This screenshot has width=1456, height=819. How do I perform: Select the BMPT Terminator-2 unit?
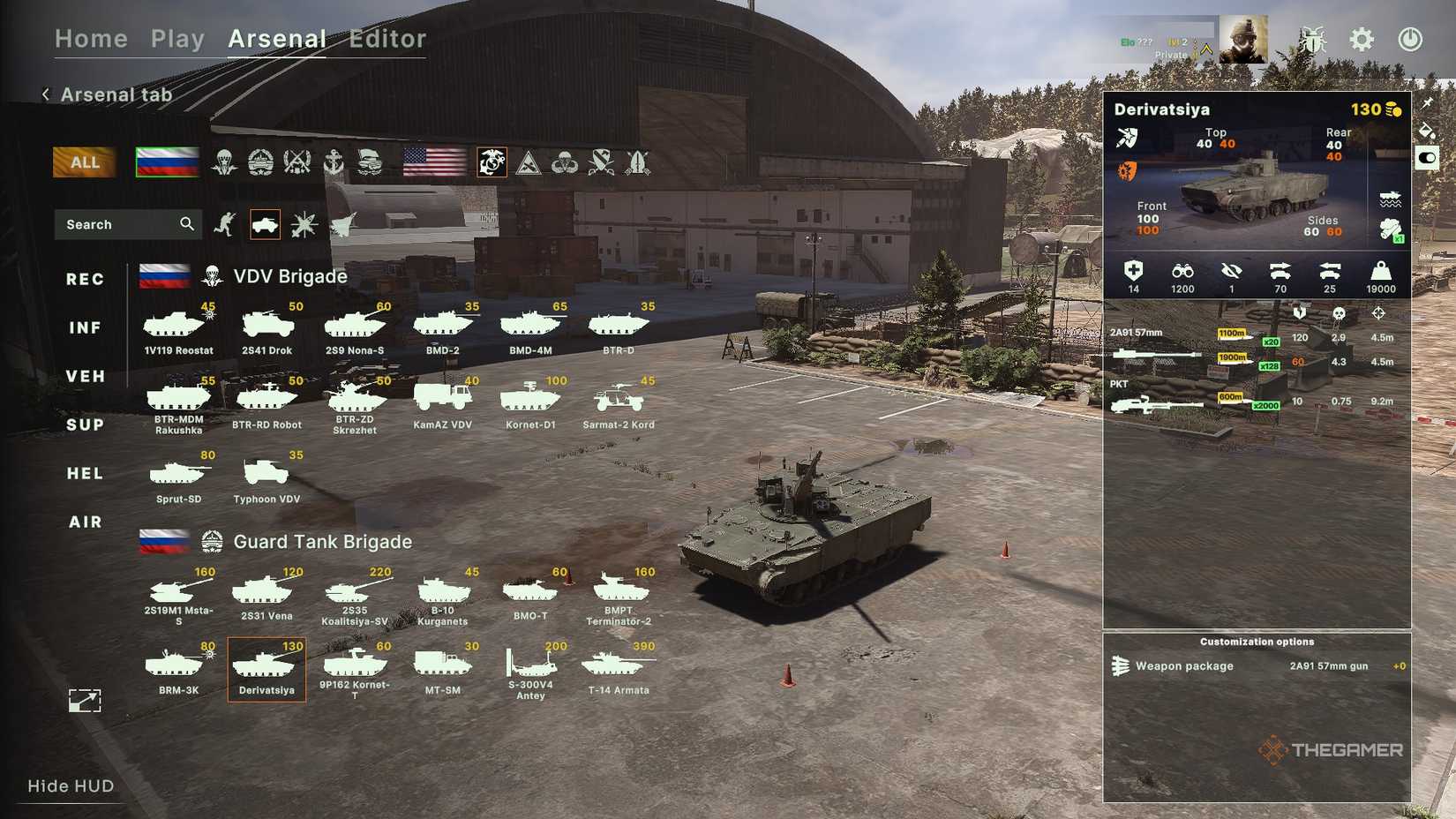tap(619, 596)
